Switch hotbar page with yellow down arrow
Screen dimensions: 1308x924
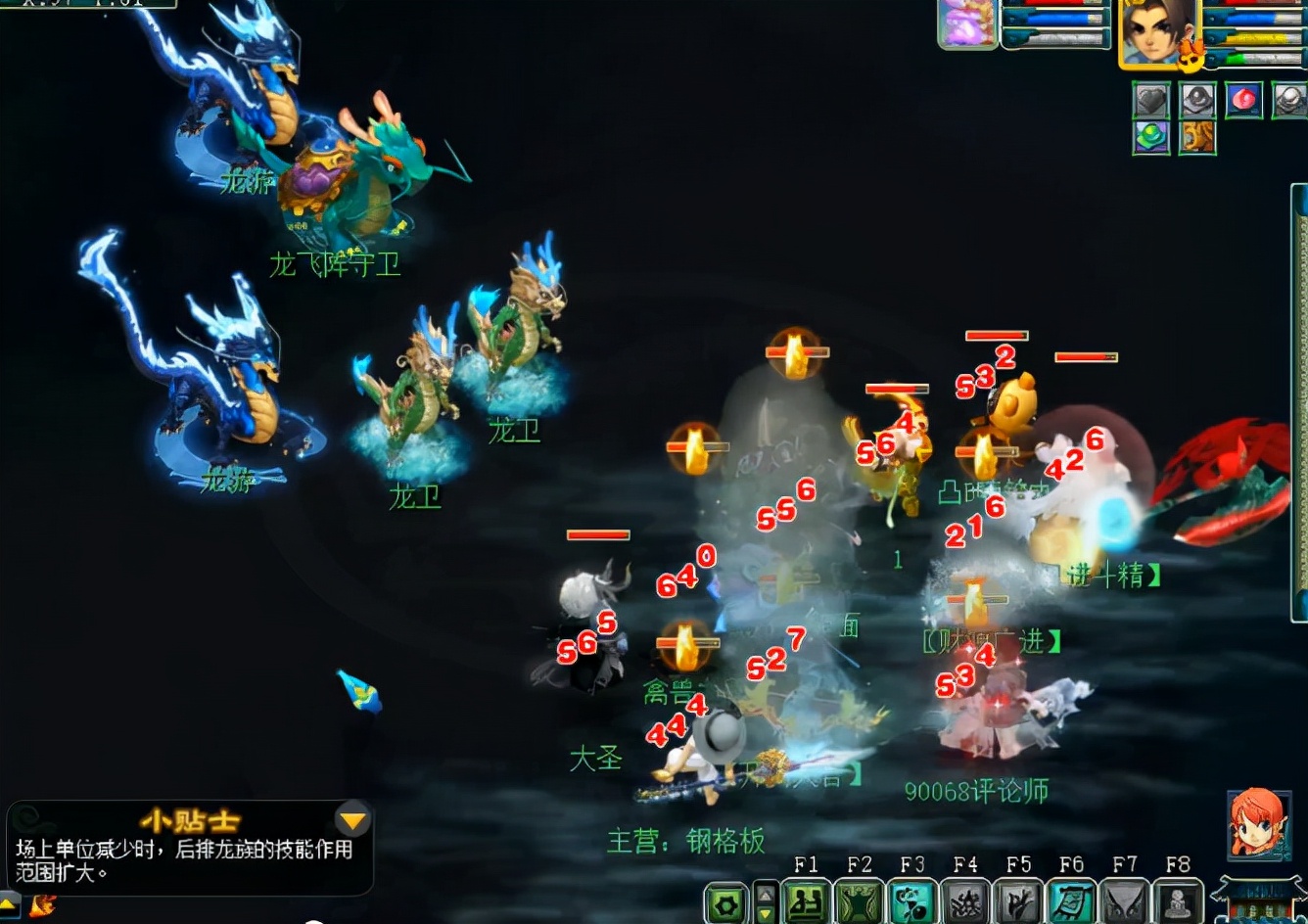(767, 913)
